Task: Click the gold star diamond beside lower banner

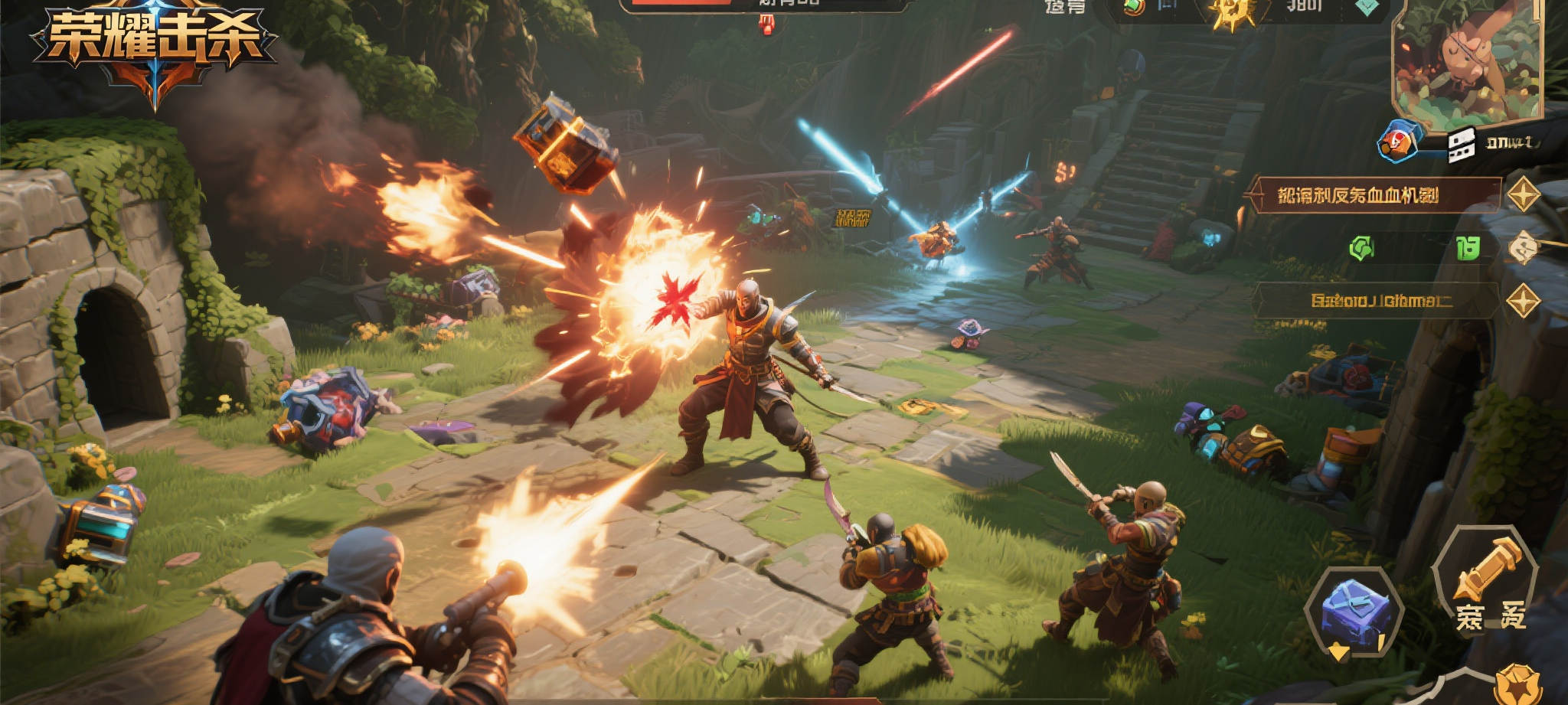Action: point(1524,301)
